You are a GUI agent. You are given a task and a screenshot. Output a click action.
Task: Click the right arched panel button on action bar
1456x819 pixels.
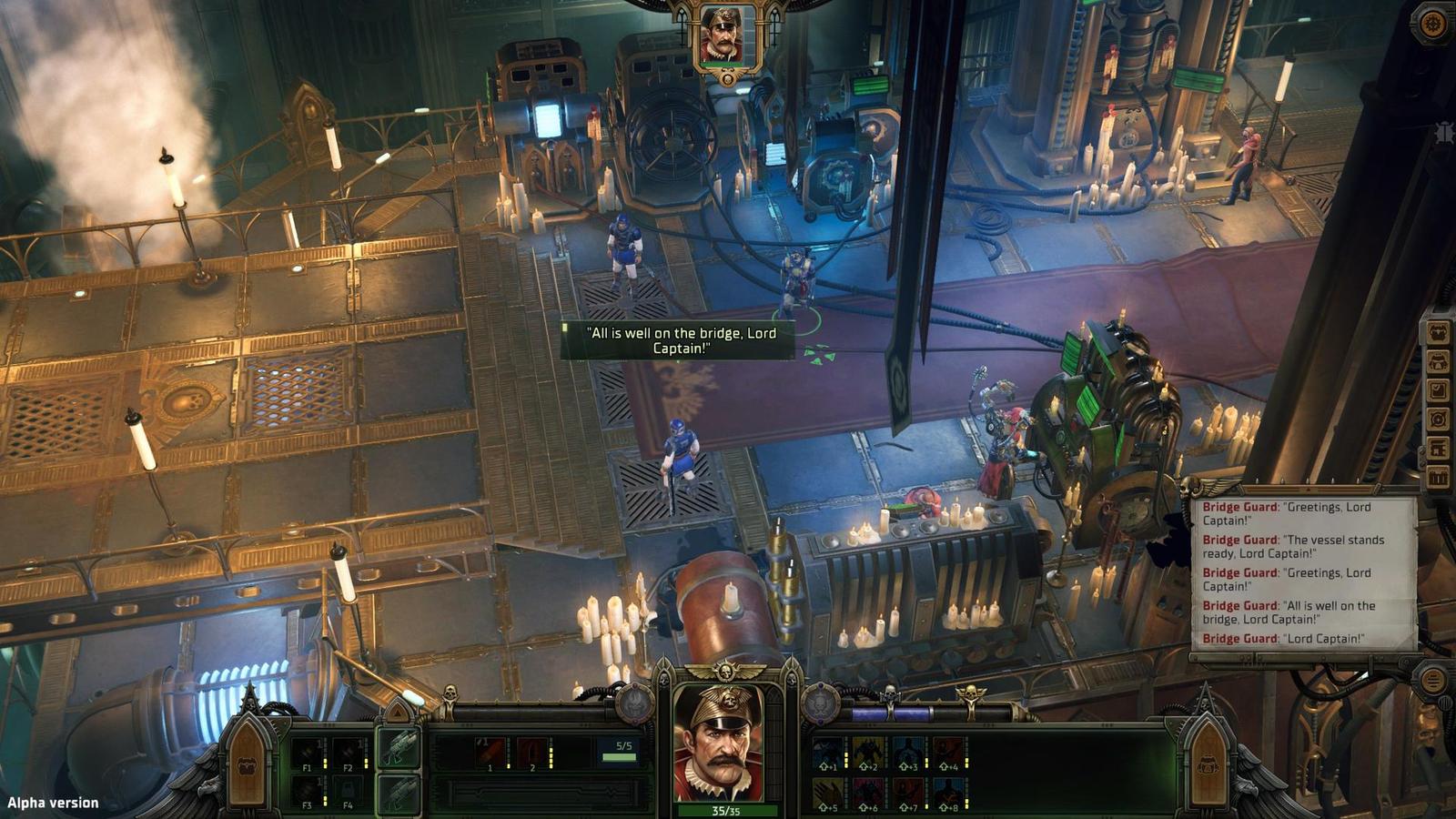(x=1208, y=763)
